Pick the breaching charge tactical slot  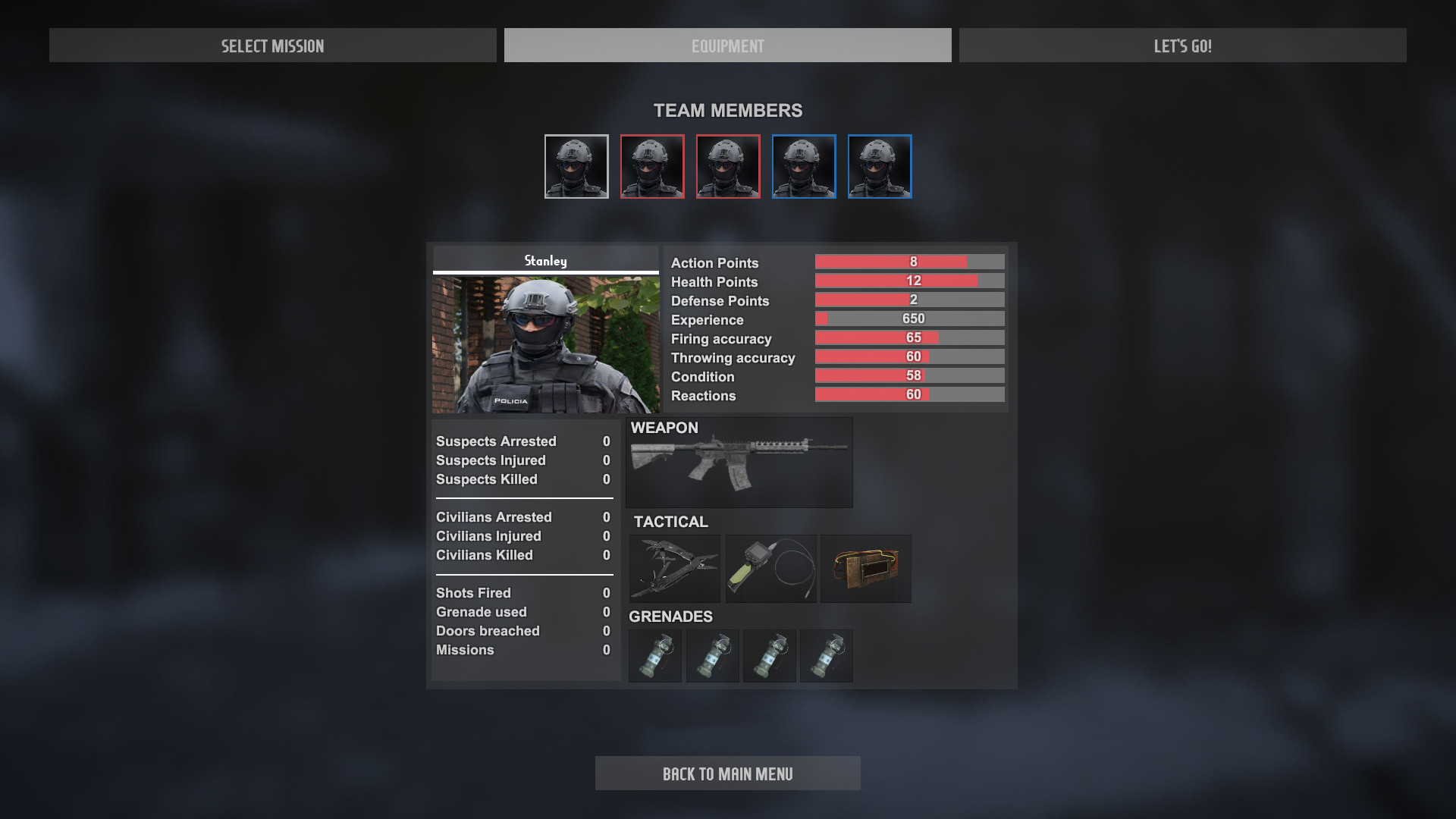(x=865, y=569)
